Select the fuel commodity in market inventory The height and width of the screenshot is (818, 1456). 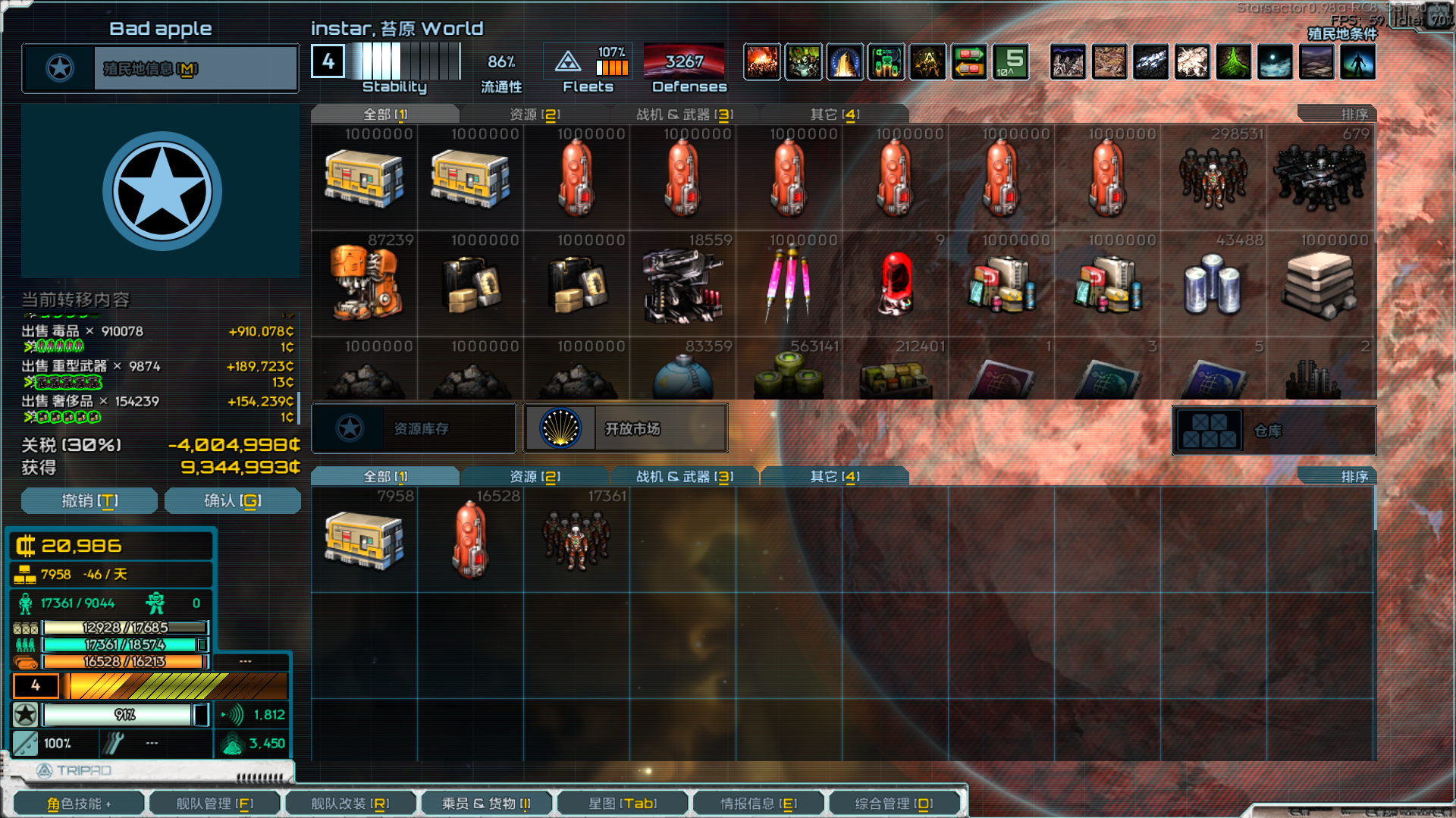576,178
